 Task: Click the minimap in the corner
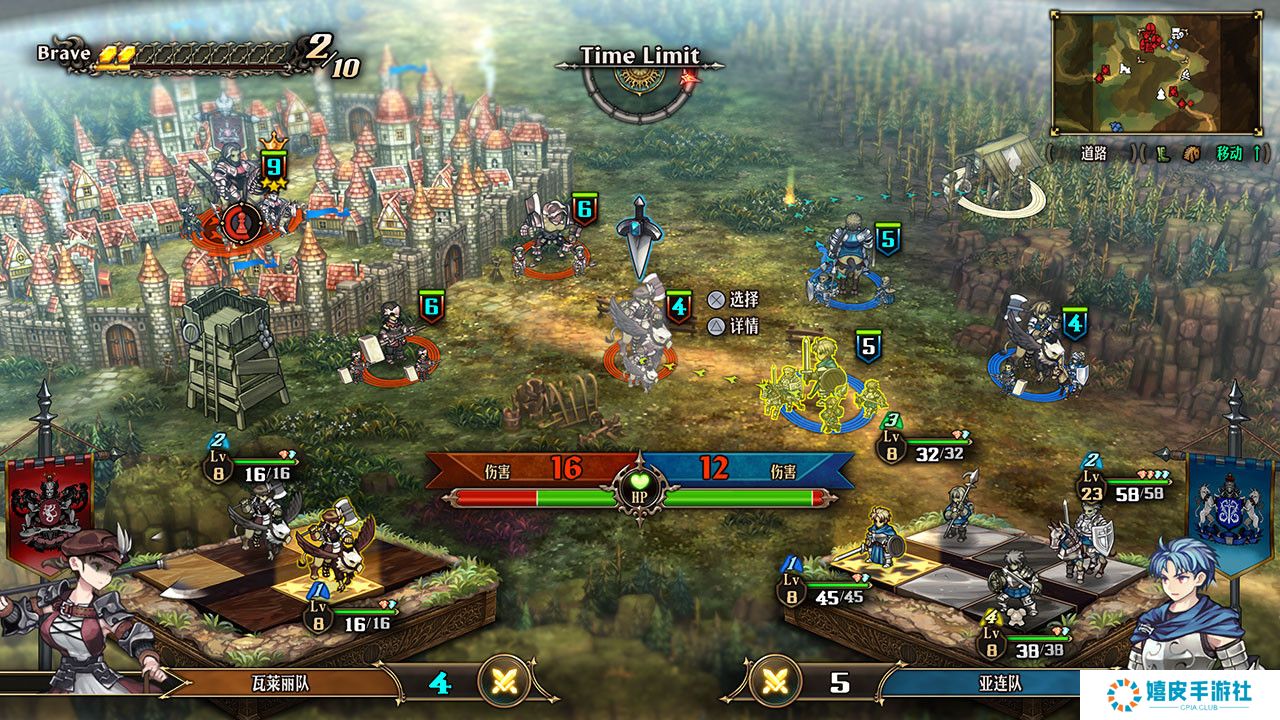coord(1155,72)
